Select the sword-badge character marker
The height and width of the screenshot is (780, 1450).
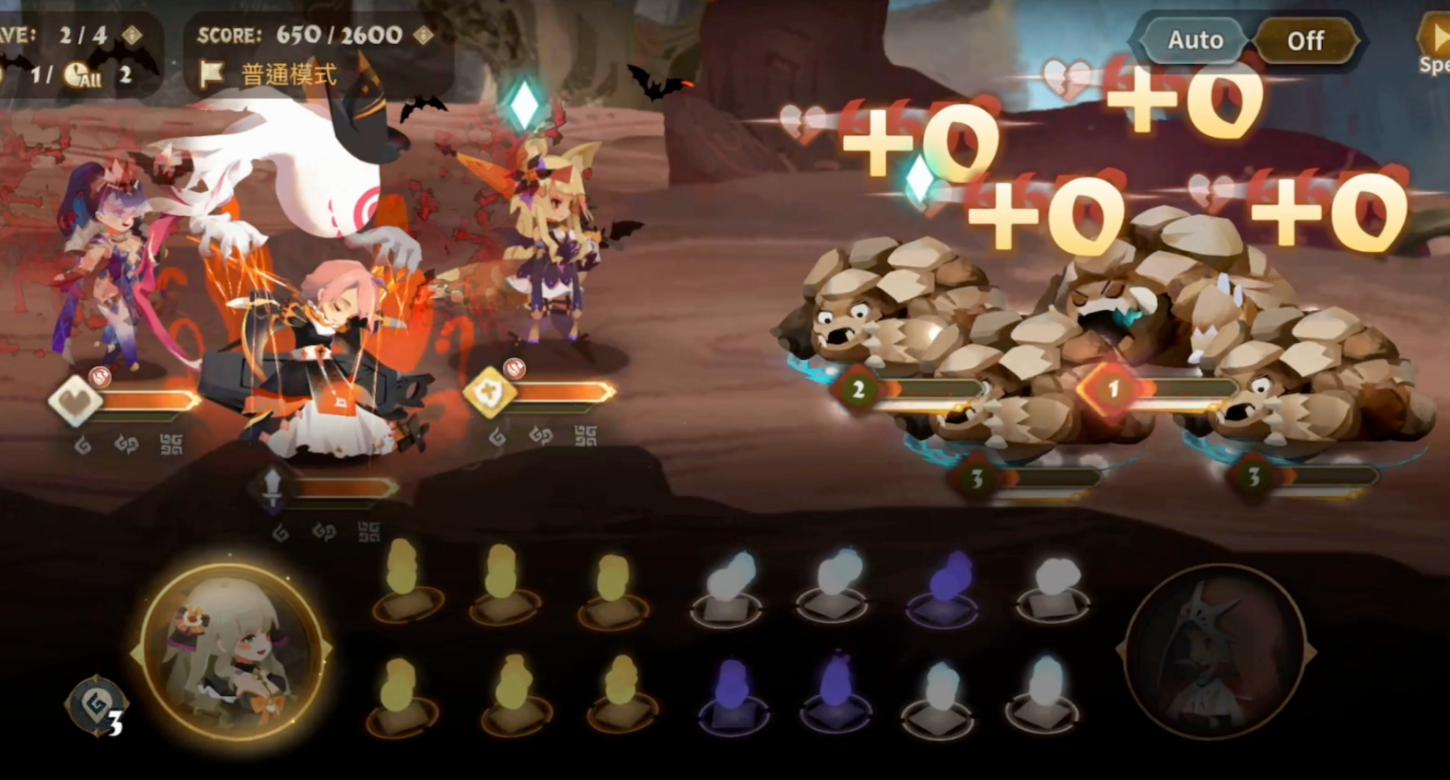273,488
